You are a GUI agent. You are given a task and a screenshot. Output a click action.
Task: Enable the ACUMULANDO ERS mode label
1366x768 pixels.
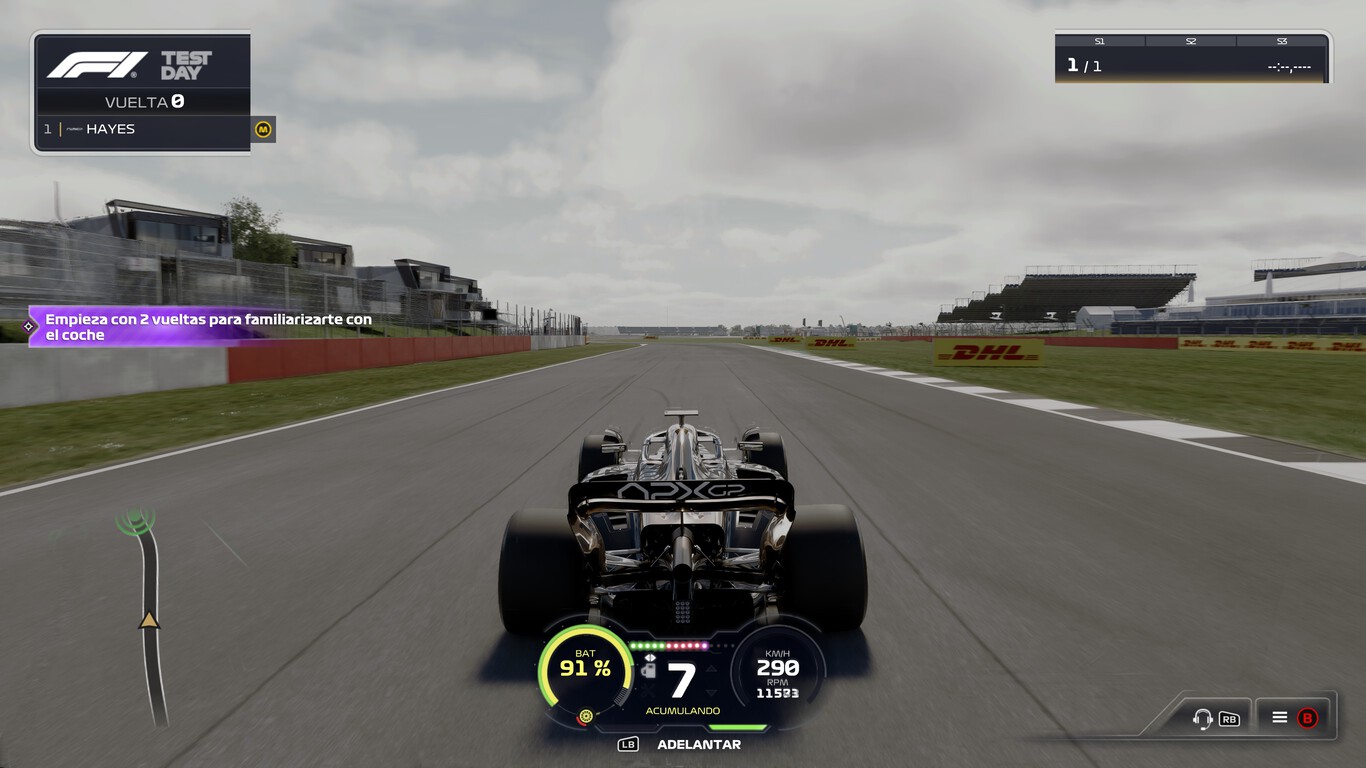point(683,710)
